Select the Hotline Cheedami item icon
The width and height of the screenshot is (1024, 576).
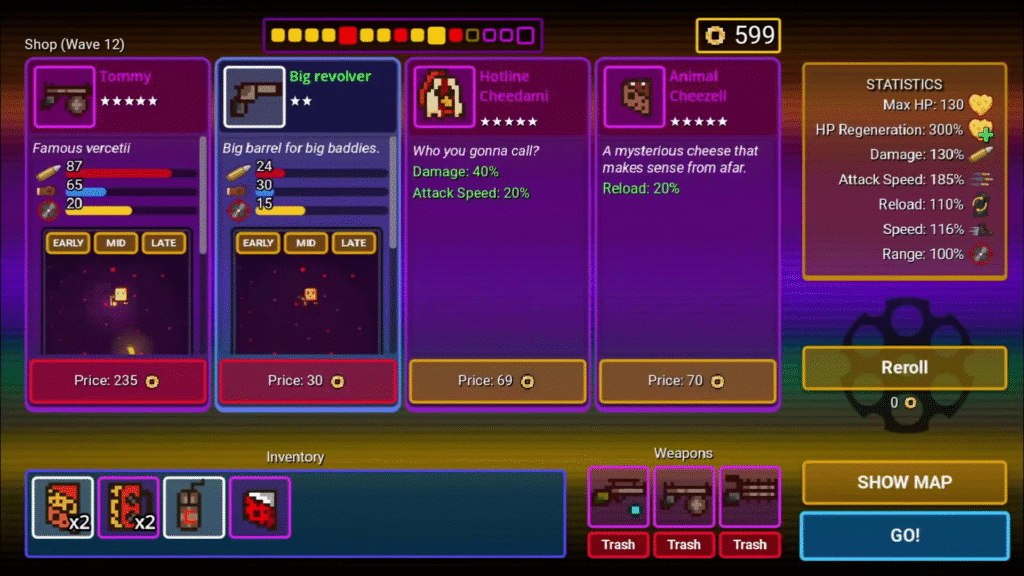[444, 97]
